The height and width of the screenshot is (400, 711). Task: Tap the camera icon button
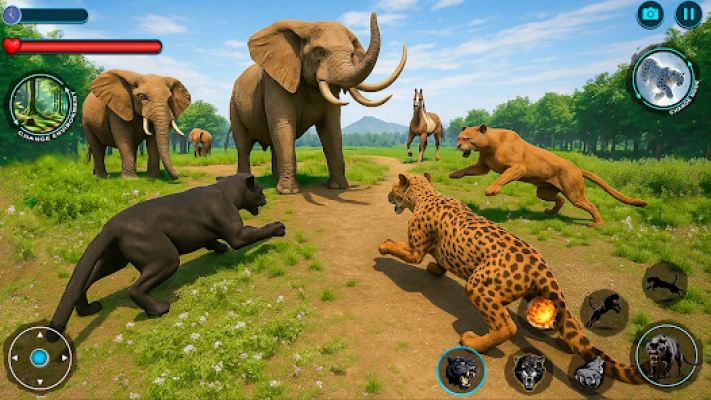651,14
